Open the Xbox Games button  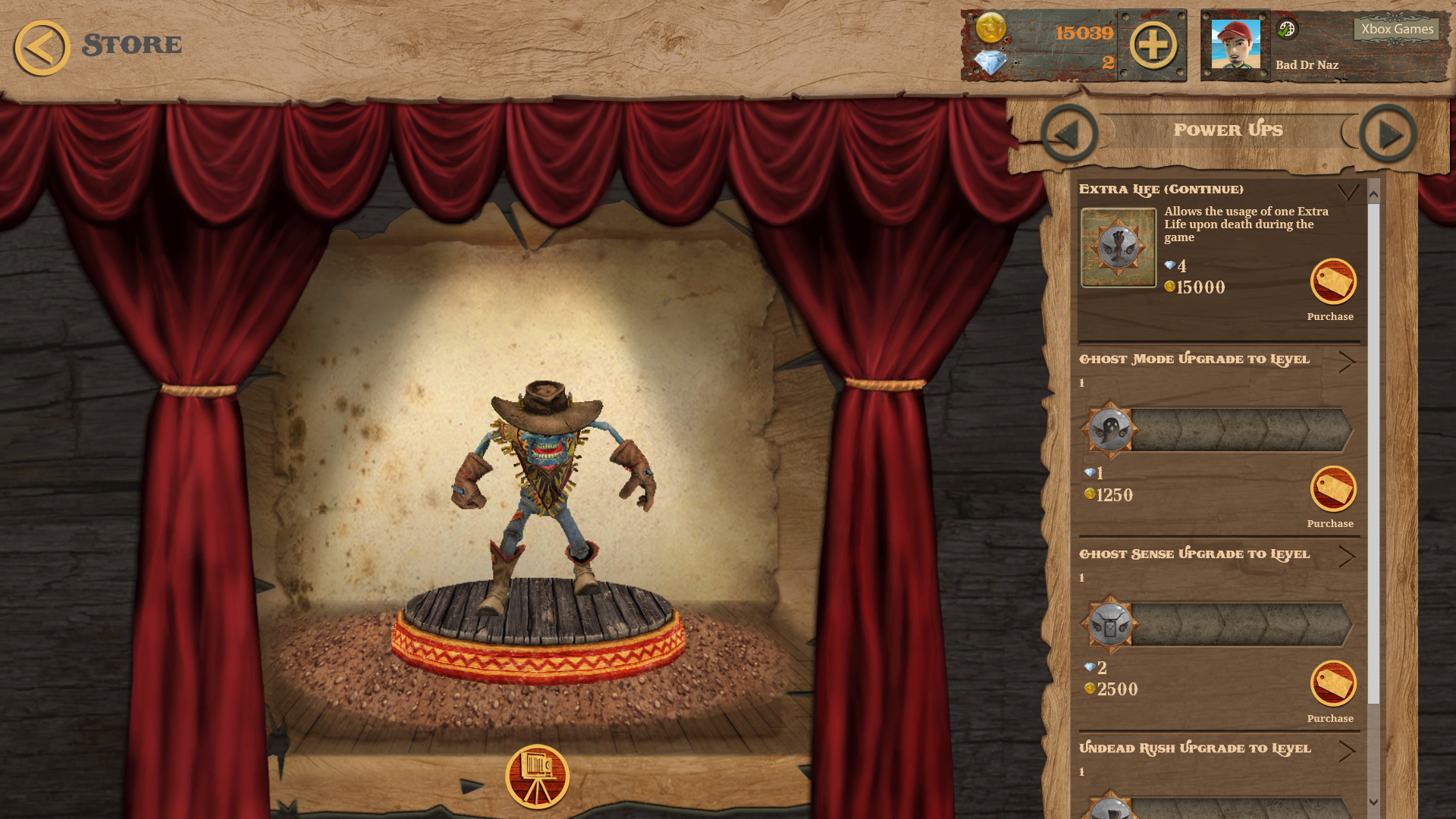click(1397, 30)
